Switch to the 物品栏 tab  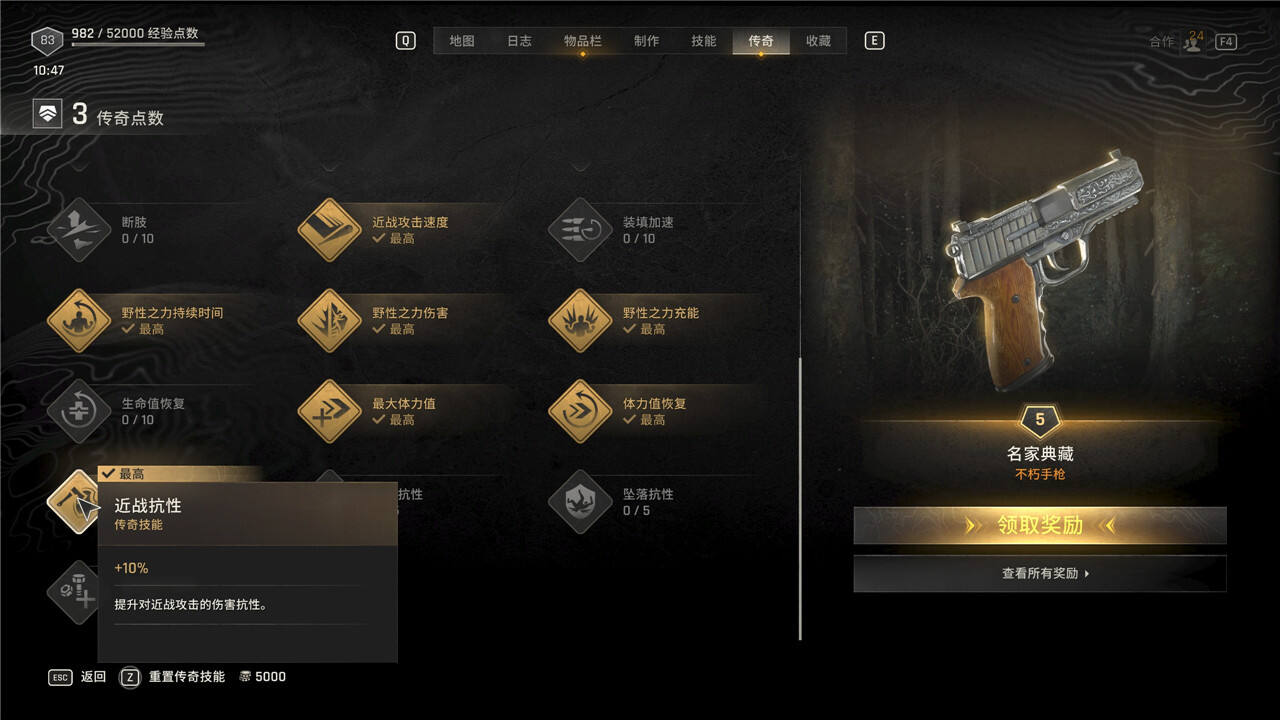(582, 41)
